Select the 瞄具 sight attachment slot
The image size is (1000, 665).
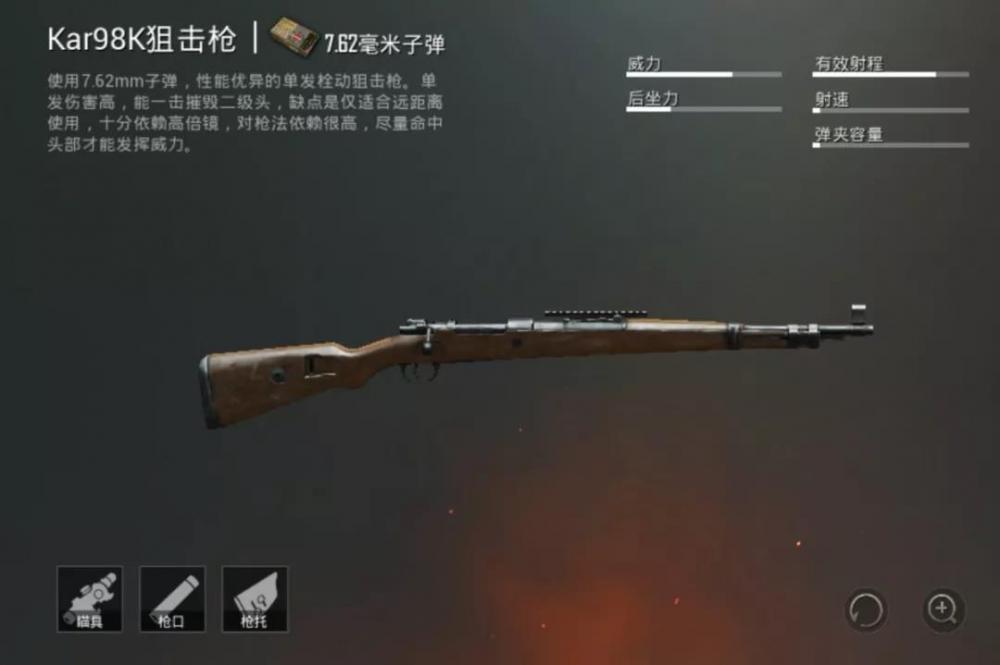pyautogui.click(x=90, y=599)
